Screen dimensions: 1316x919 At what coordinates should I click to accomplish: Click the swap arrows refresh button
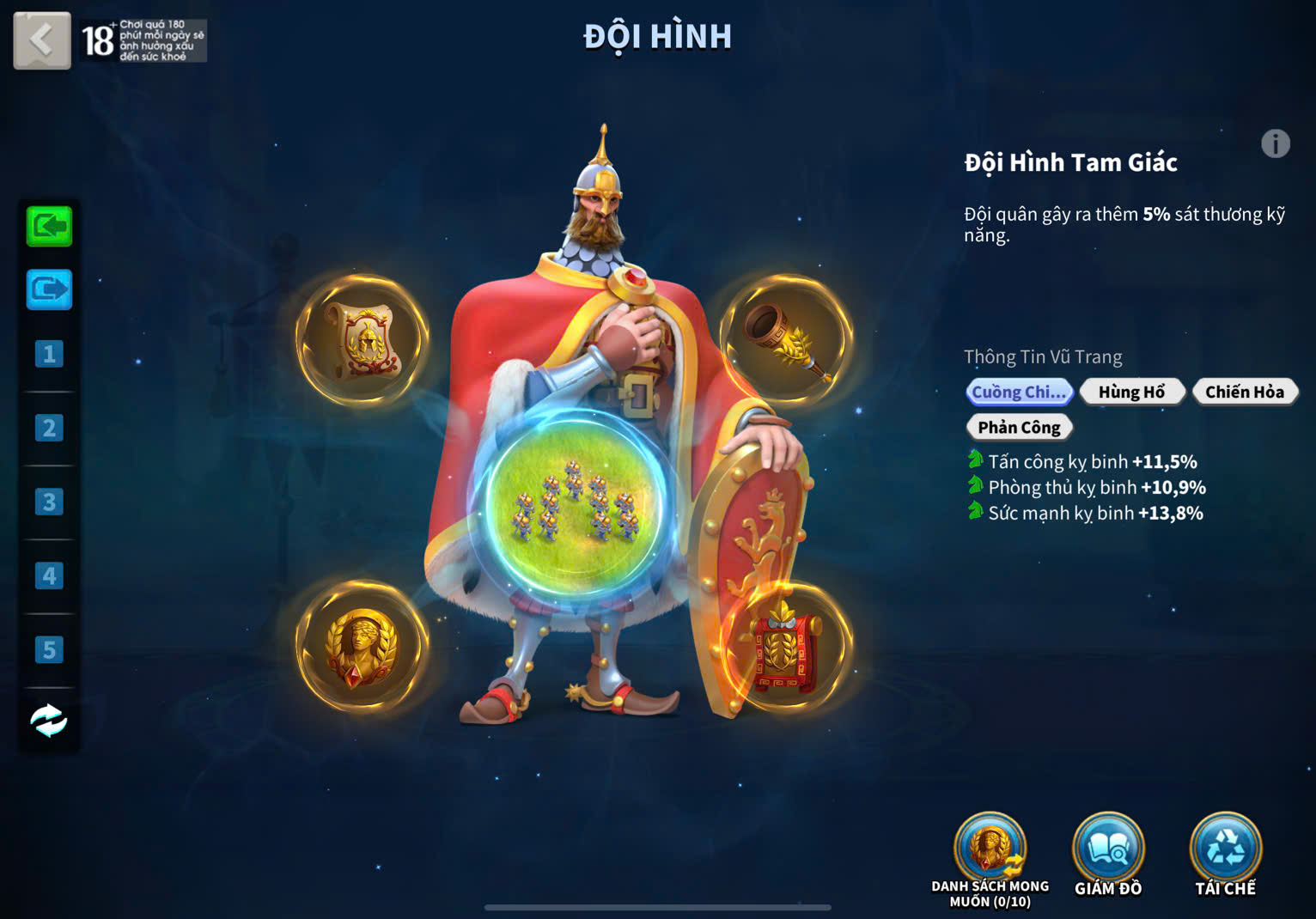(x=49, y=721)
